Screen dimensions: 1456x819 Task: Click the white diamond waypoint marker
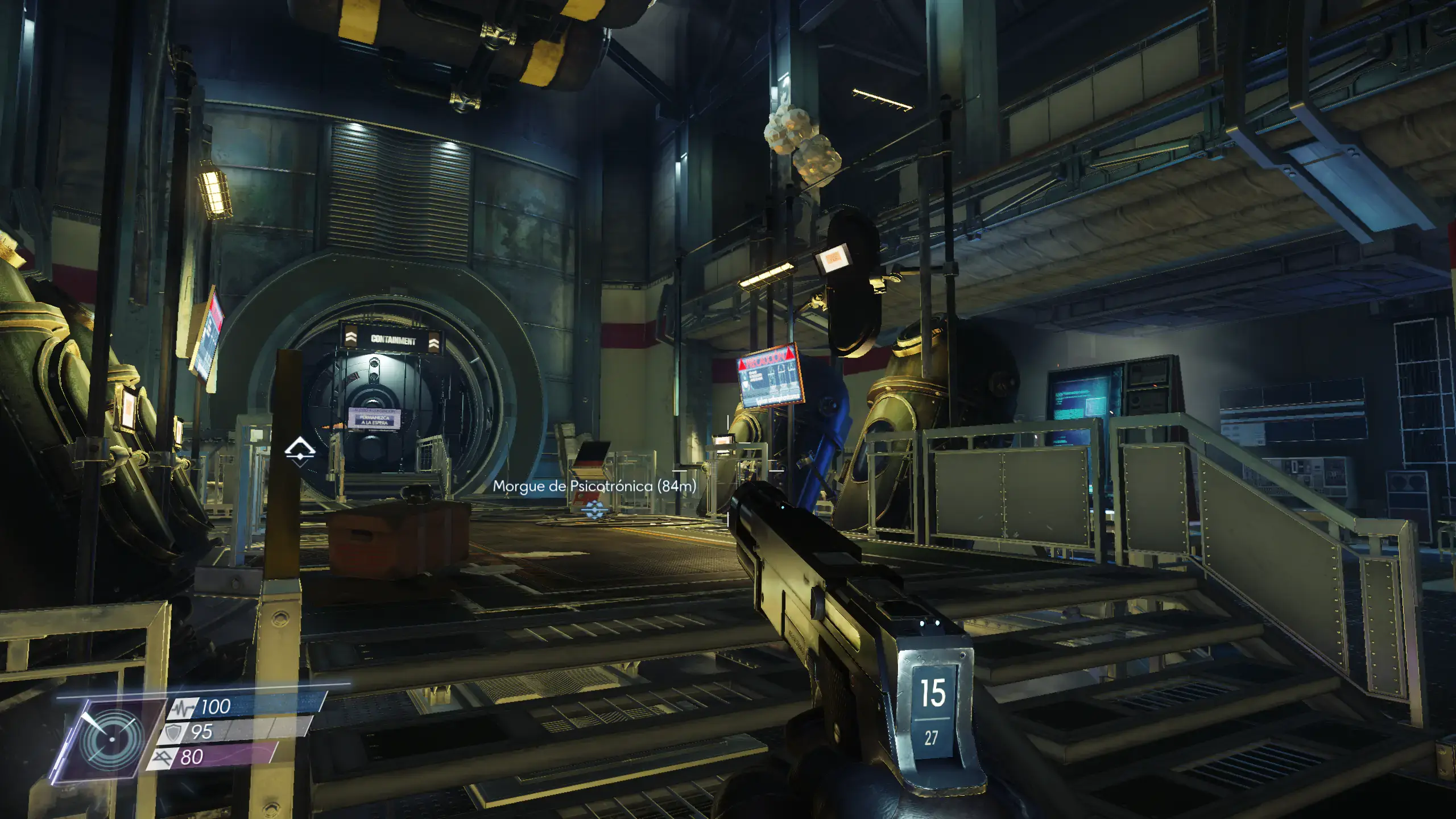click(x=300, y=452)
